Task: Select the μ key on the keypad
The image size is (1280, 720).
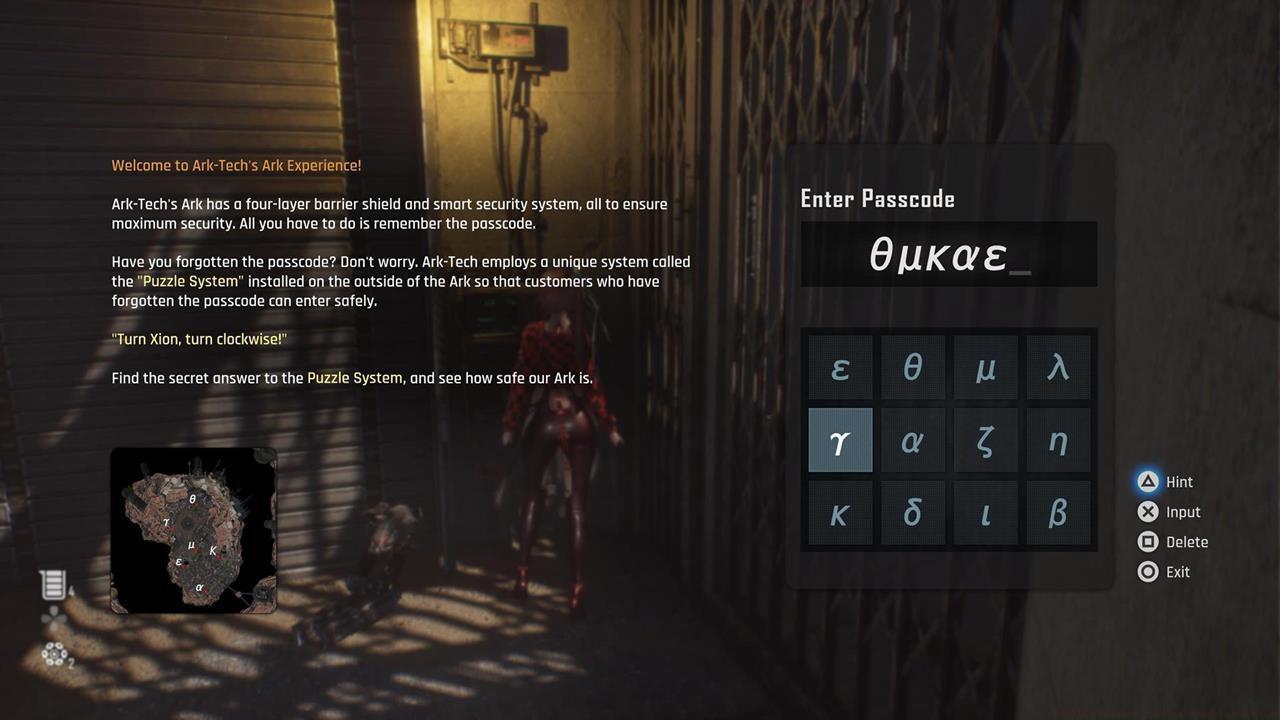Action: [985, 367]
